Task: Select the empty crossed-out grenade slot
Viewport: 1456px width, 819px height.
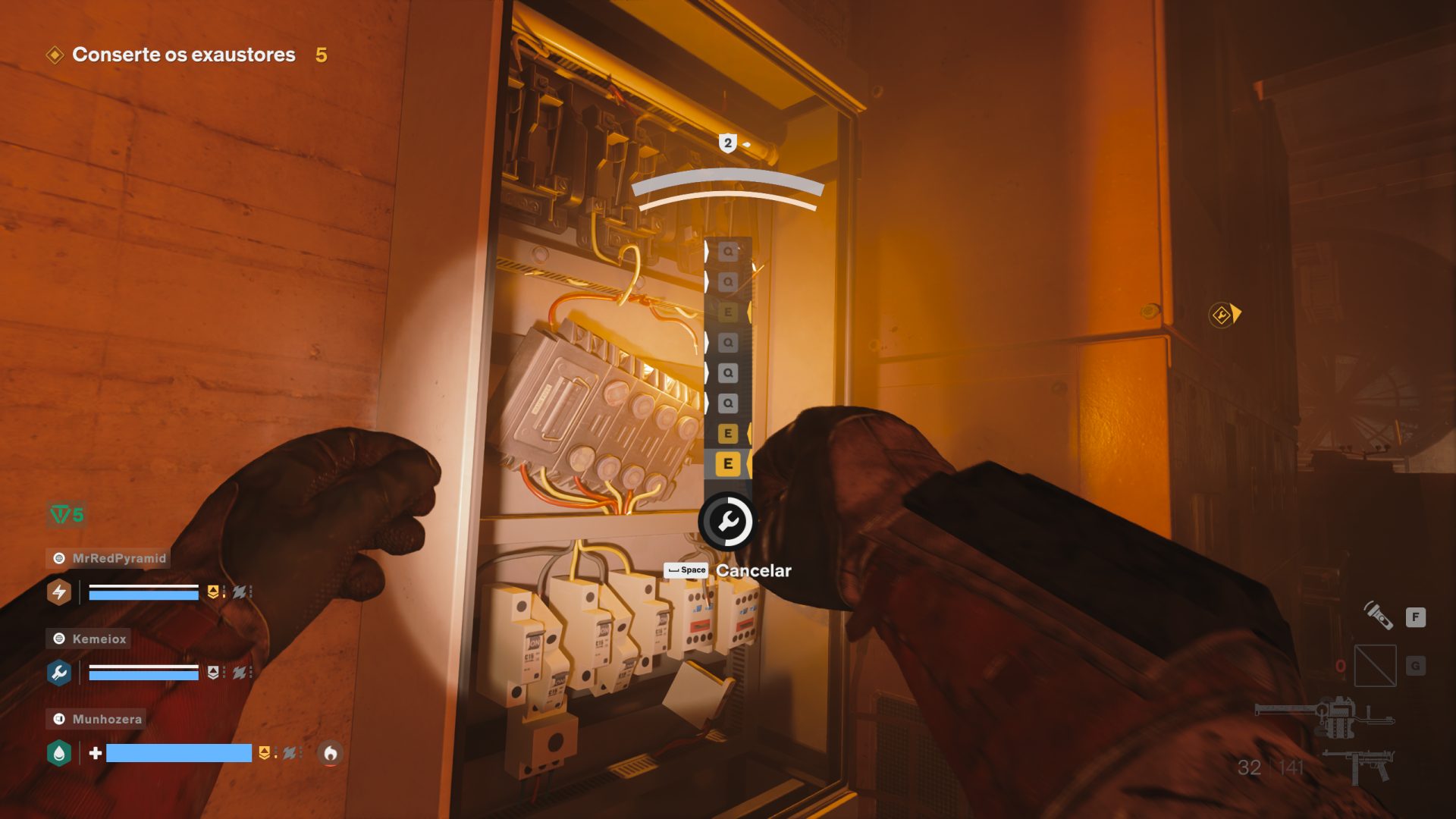Action: point(1375,665)
